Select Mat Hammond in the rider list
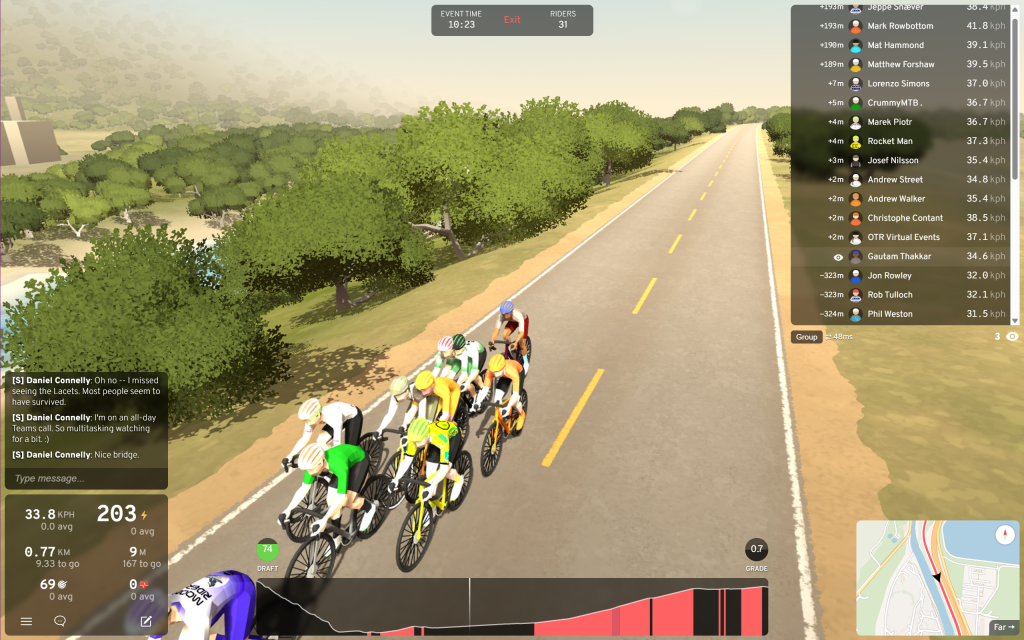 (x=895, y=45)
